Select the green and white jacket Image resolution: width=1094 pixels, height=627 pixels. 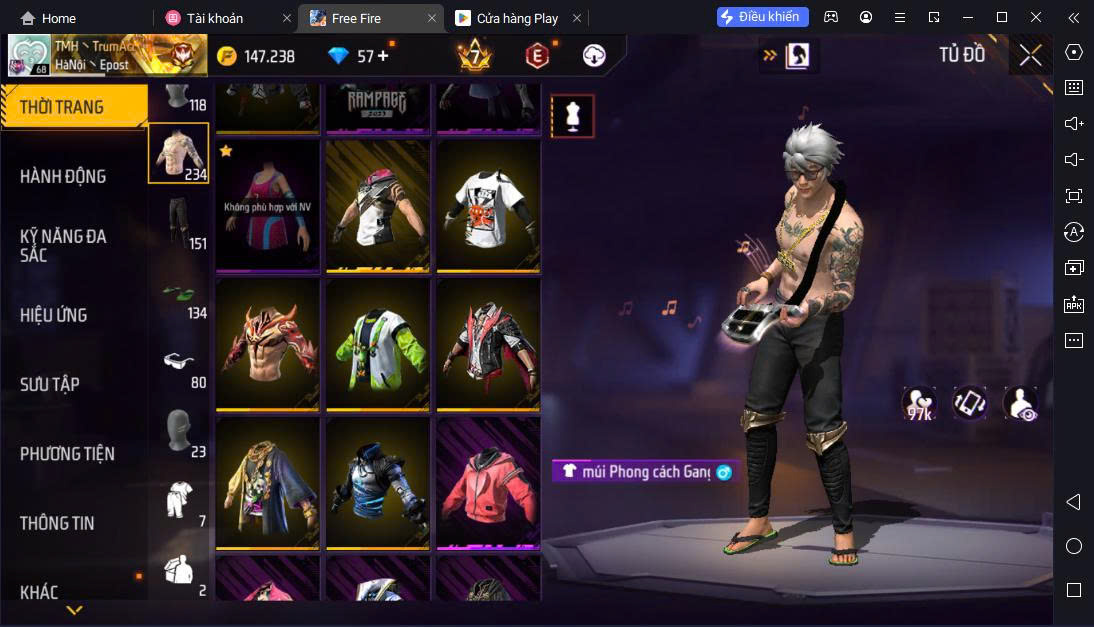[x=378, y=342]
